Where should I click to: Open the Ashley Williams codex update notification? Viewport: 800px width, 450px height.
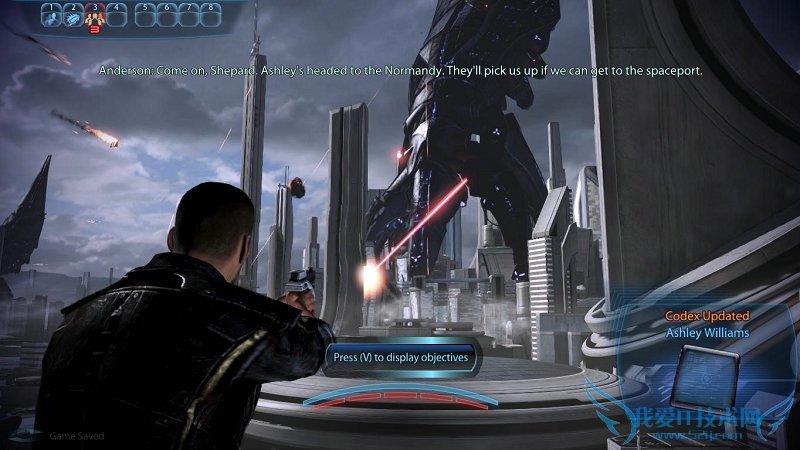coord(707,324)
